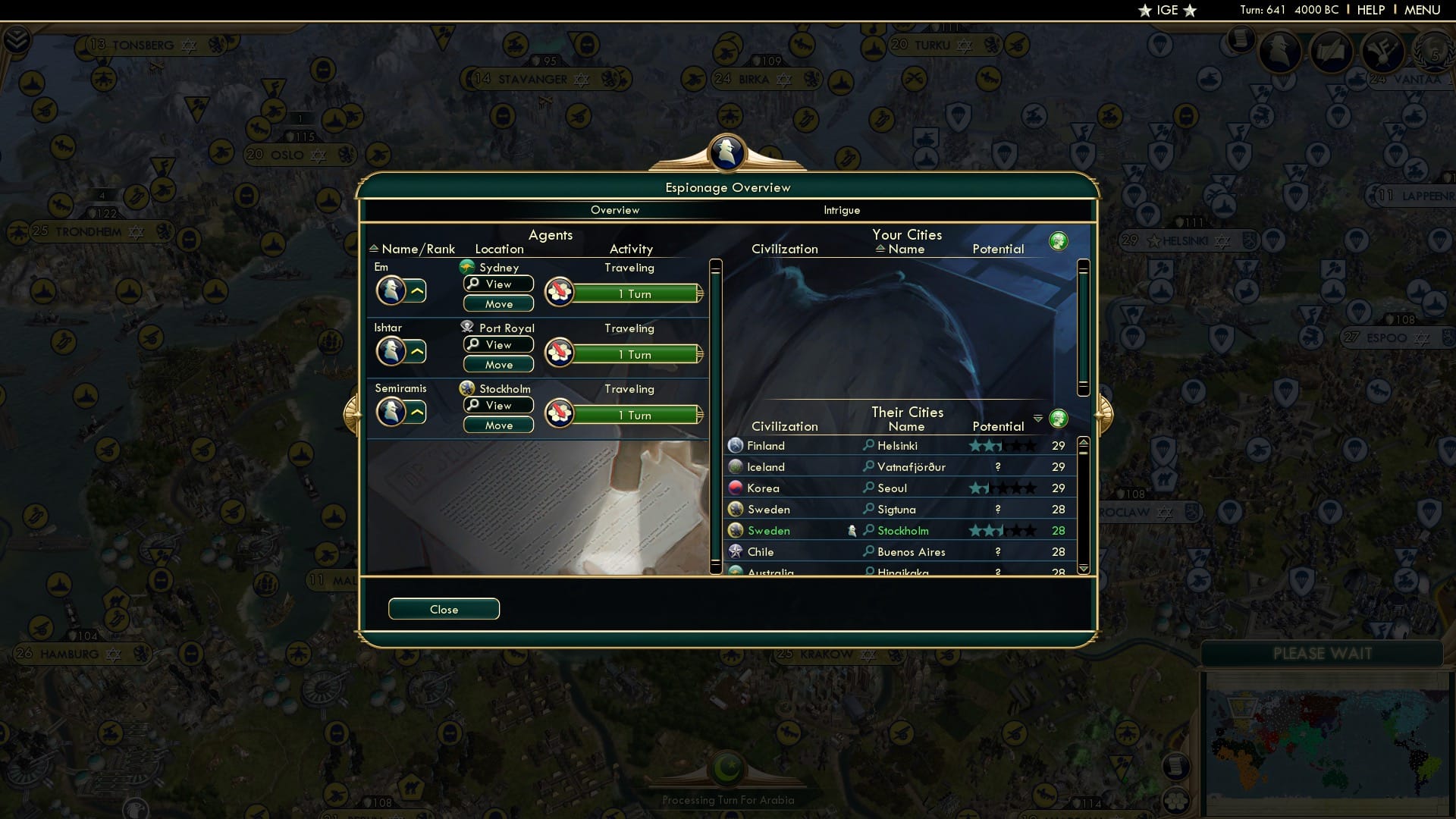This screenshot has height=819, width=1456.
Task: Open the MENU at top right
Action: (1424, 10)
